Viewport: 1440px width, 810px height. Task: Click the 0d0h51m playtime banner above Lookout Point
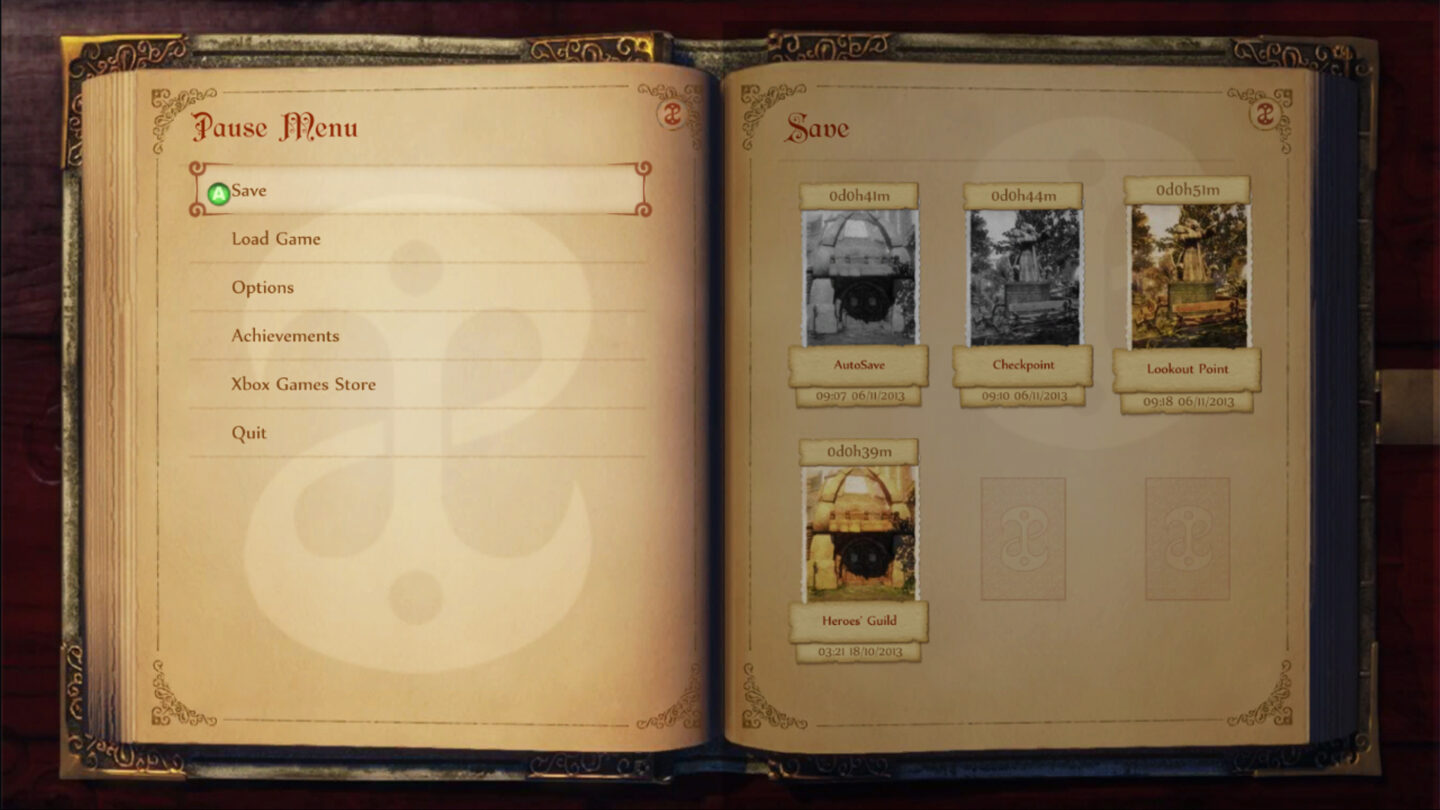point(1188,190)
